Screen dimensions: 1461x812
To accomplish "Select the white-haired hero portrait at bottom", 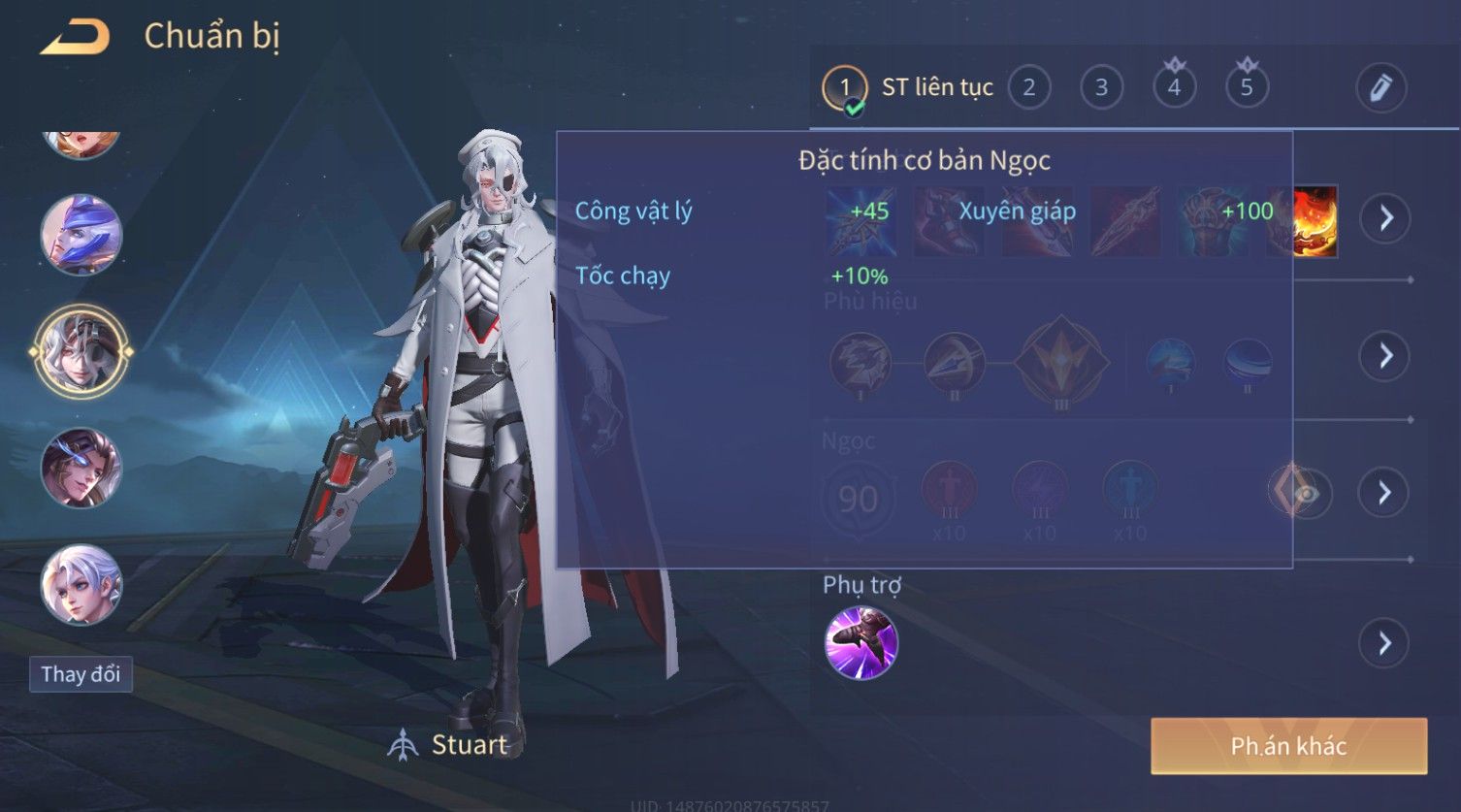I will (x=81, y=584).
